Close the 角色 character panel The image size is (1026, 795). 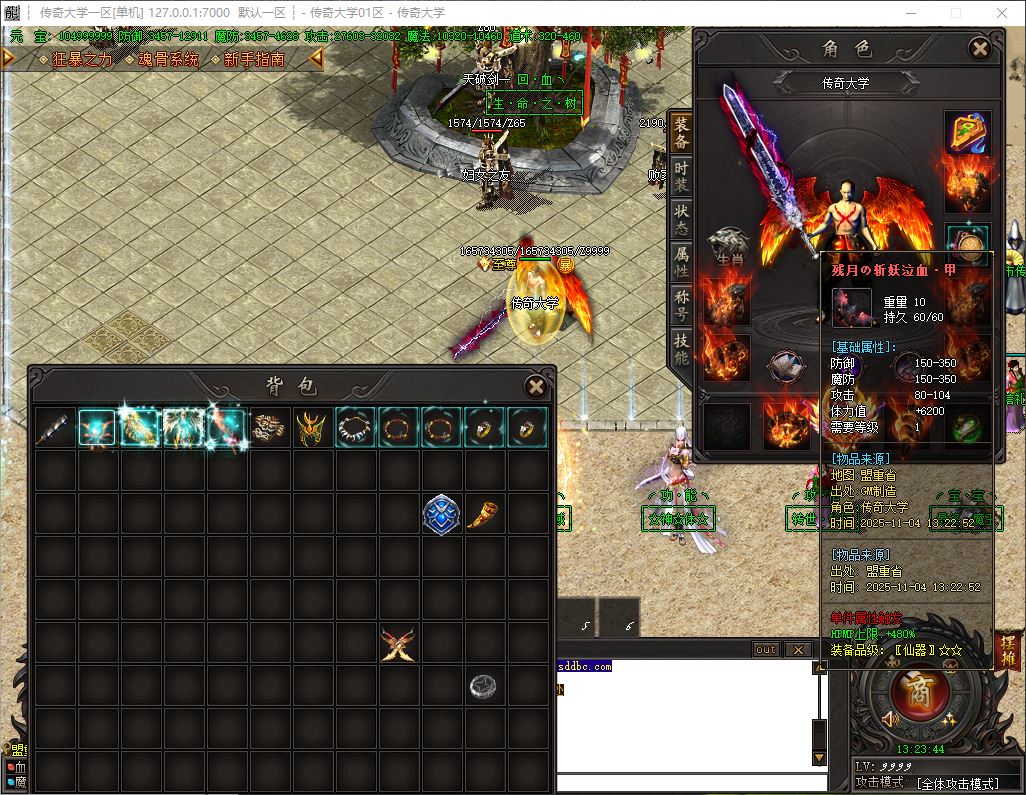[x=980, y=48]
